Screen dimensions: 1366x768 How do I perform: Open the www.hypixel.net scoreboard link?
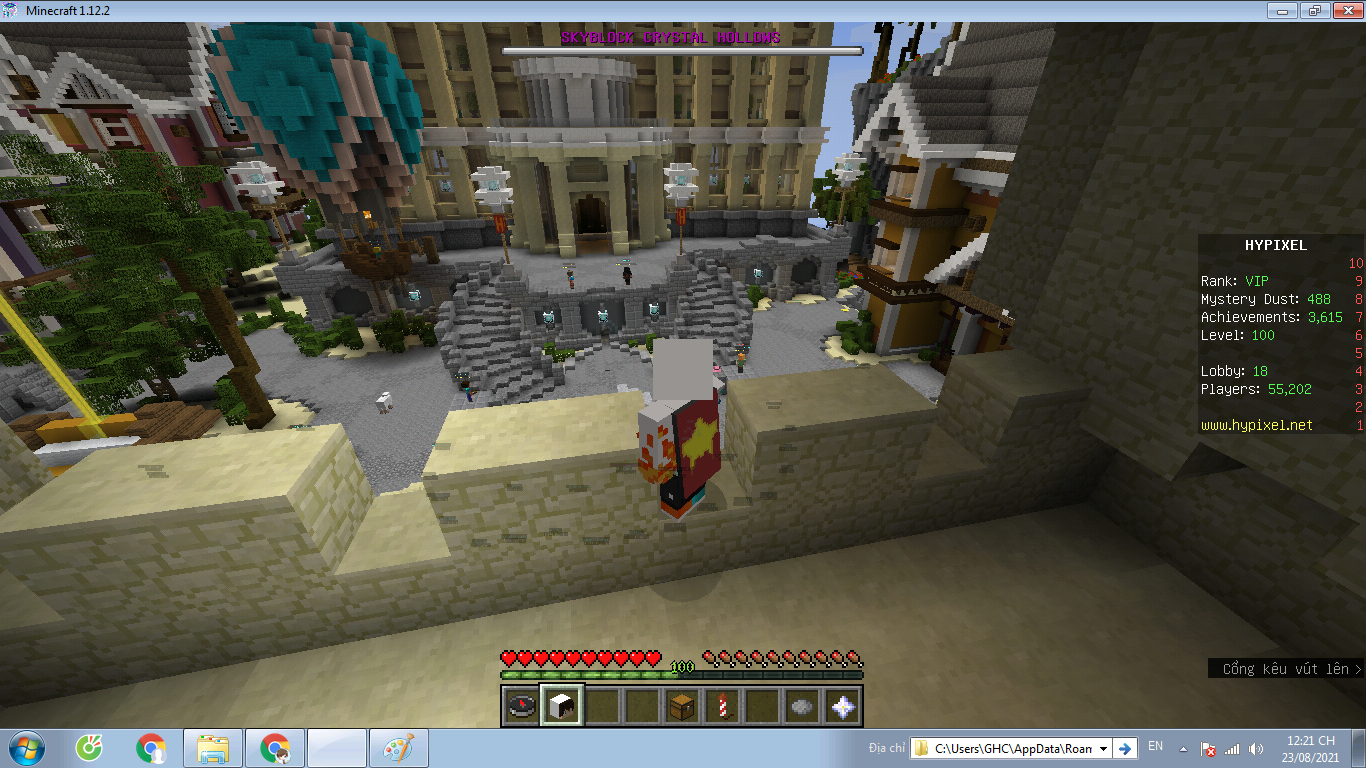point(1256,425)
